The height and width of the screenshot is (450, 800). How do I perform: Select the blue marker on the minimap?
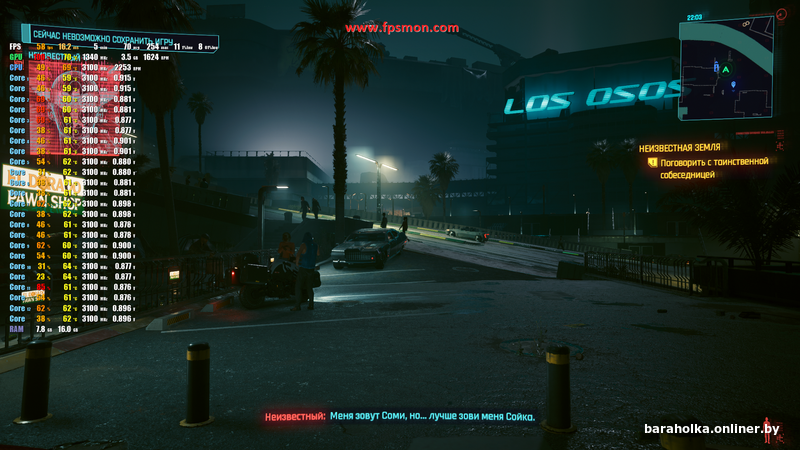(x=734, y=85)
